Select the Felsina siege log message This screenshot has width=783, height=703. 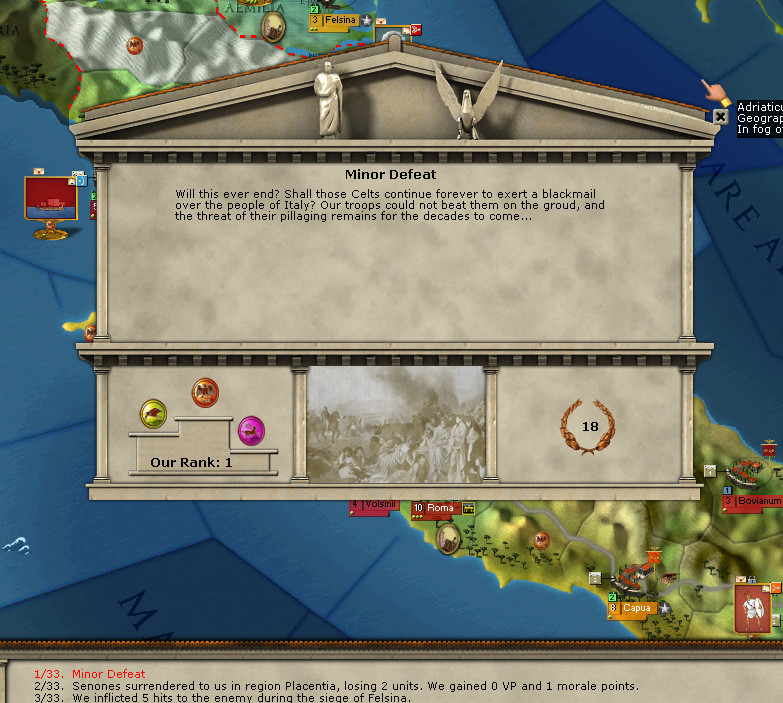(x=240, y=698)
